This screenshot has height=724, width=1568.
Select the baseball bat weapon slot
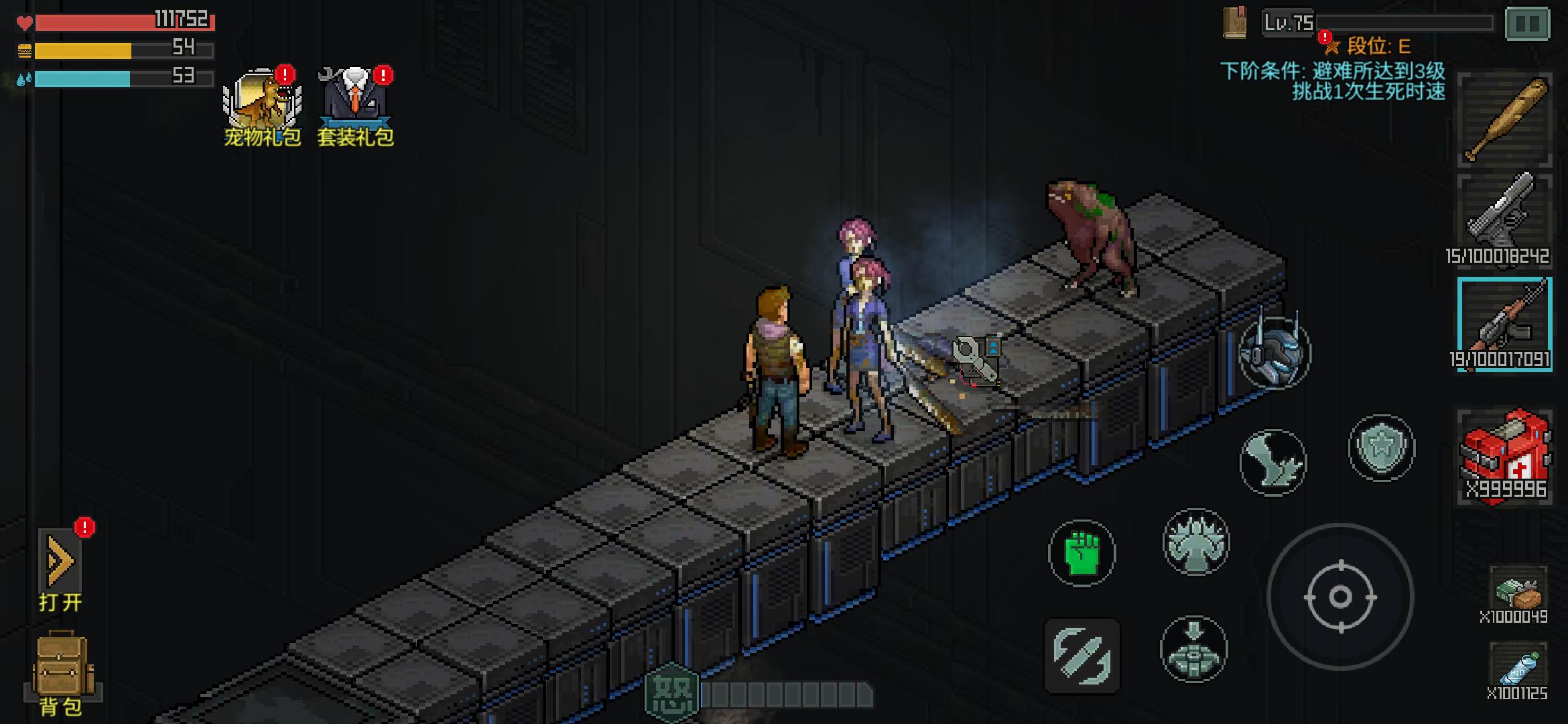(1504, 121)
